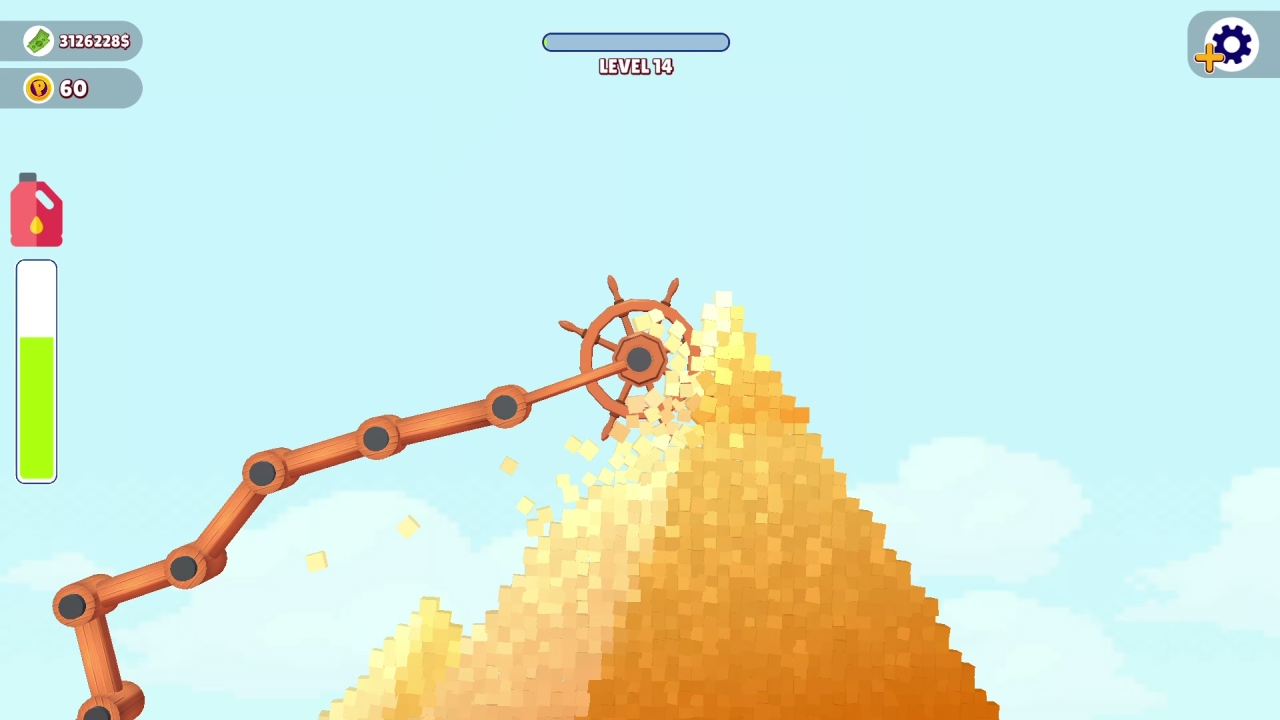Image resolution: width=1280 pixels, height=720 pixels.
Task: Toggle the money counter badge
Action: [x=70, y=40]
